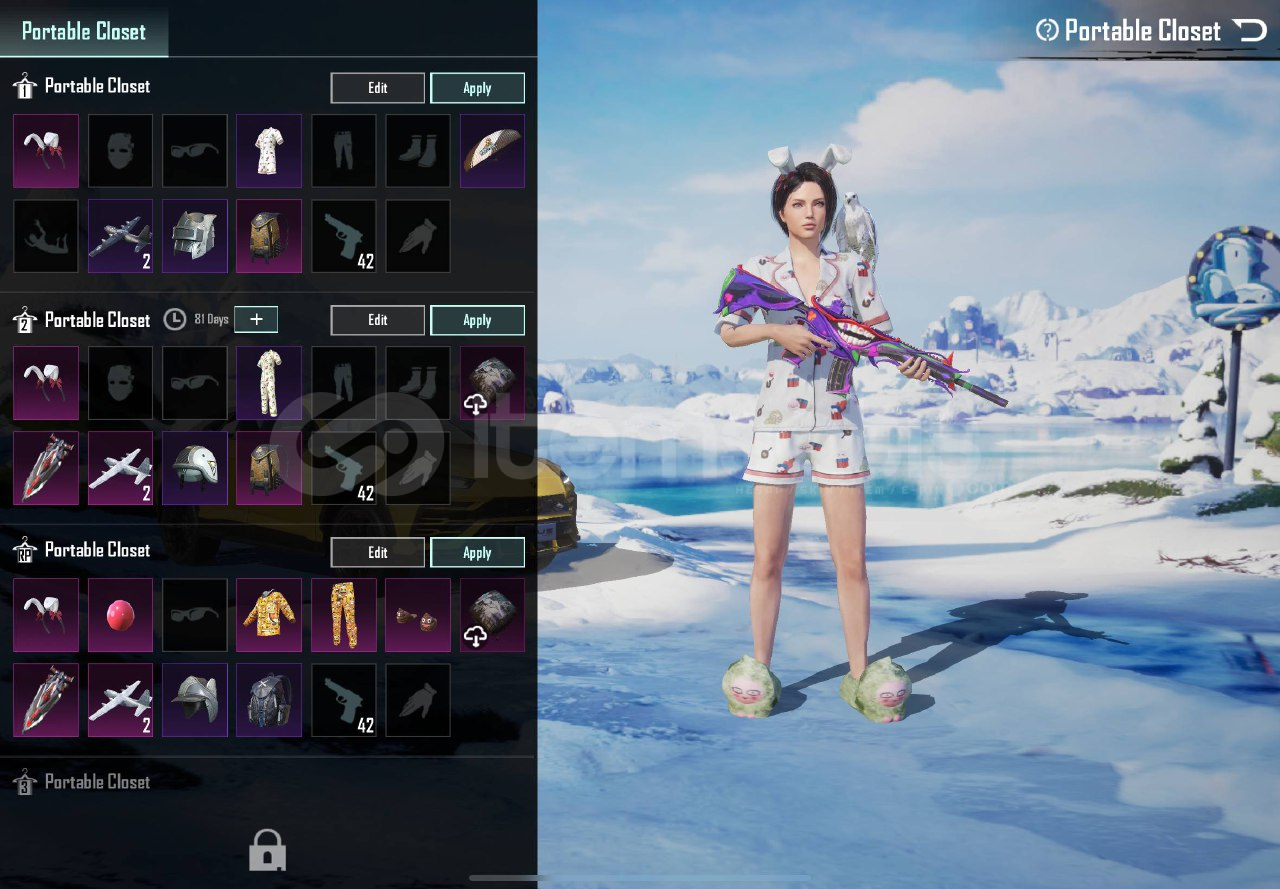This screenshot has height=889, width=1280.
Task: Select the yellow patterned jacket slot
Action: [269, 615]
